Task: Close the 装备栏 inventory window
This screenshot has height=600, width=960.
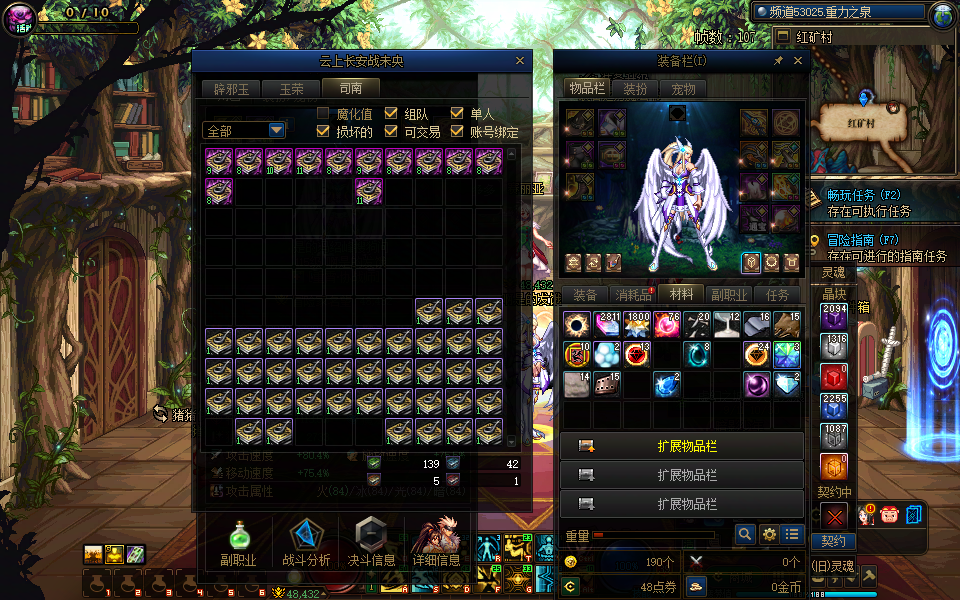Action: [798, 61]
